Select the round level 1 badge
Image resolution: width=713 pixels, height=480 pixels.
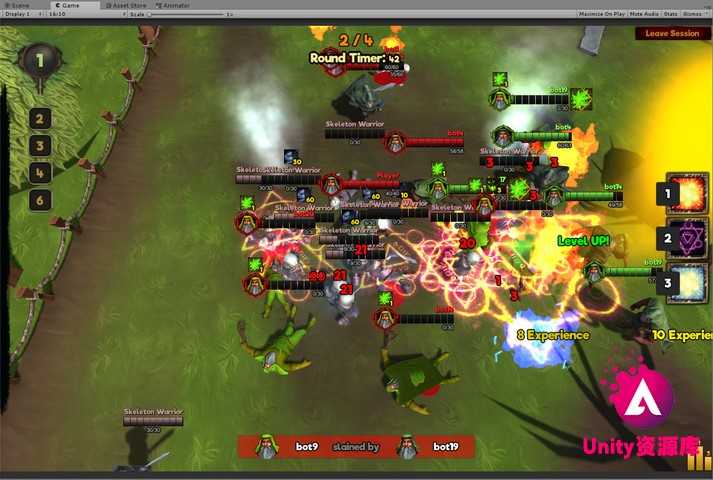coord(40,60)
